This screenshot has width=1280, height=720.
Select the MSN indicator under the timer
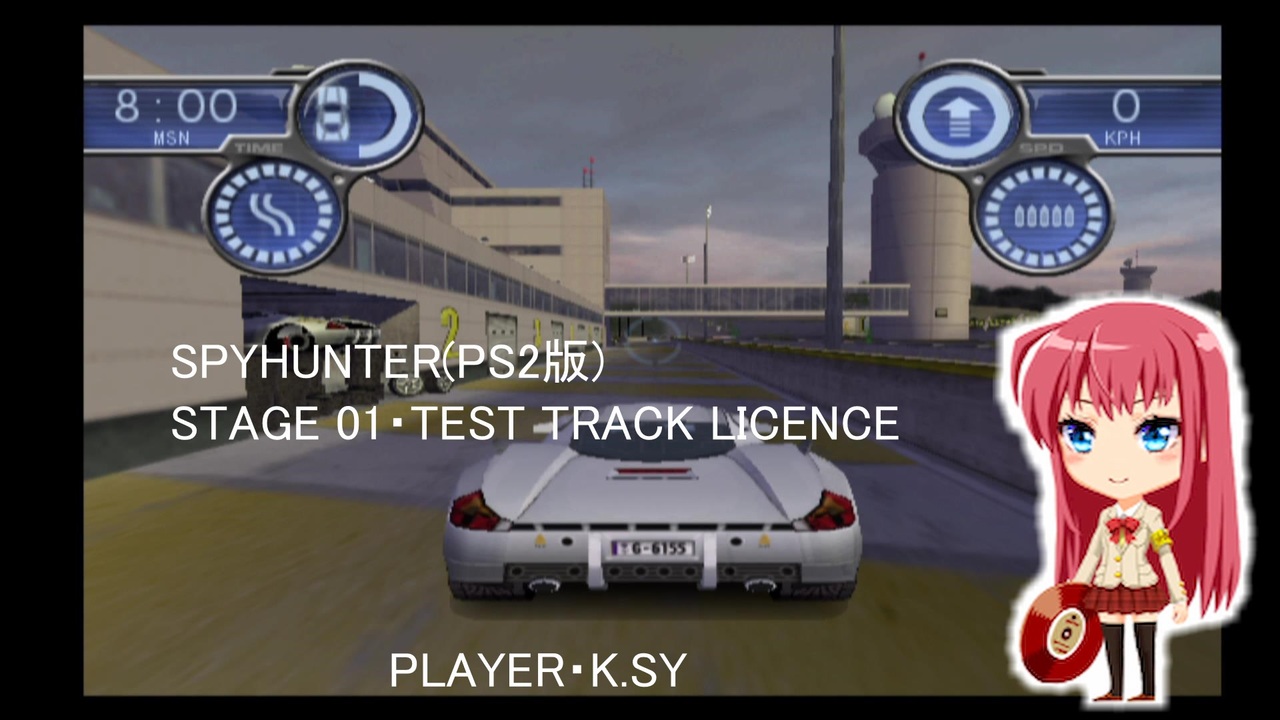(x=170, y=139)
